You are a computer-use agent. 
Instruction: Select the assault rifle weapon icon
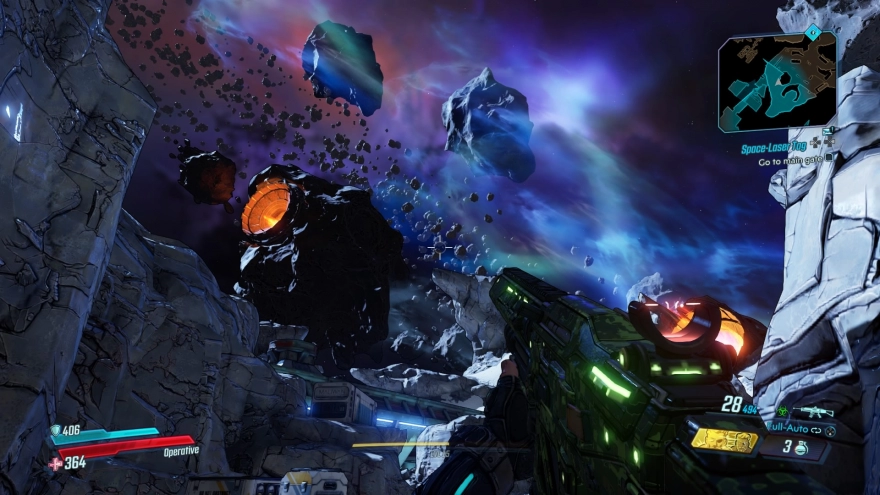coord(812,411)
